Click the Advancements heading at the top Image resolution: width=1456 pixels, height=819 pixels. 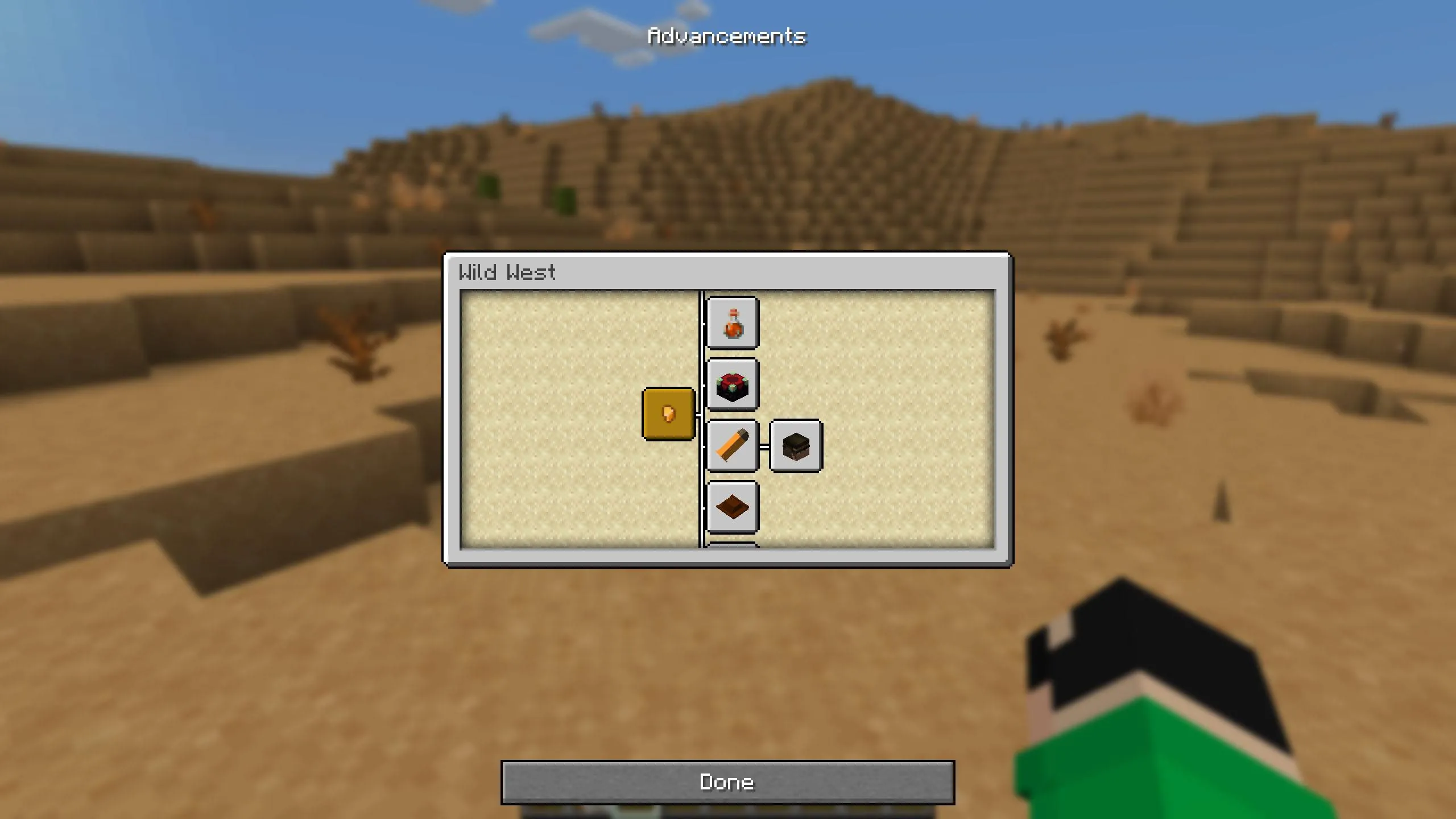pos(727,35)
